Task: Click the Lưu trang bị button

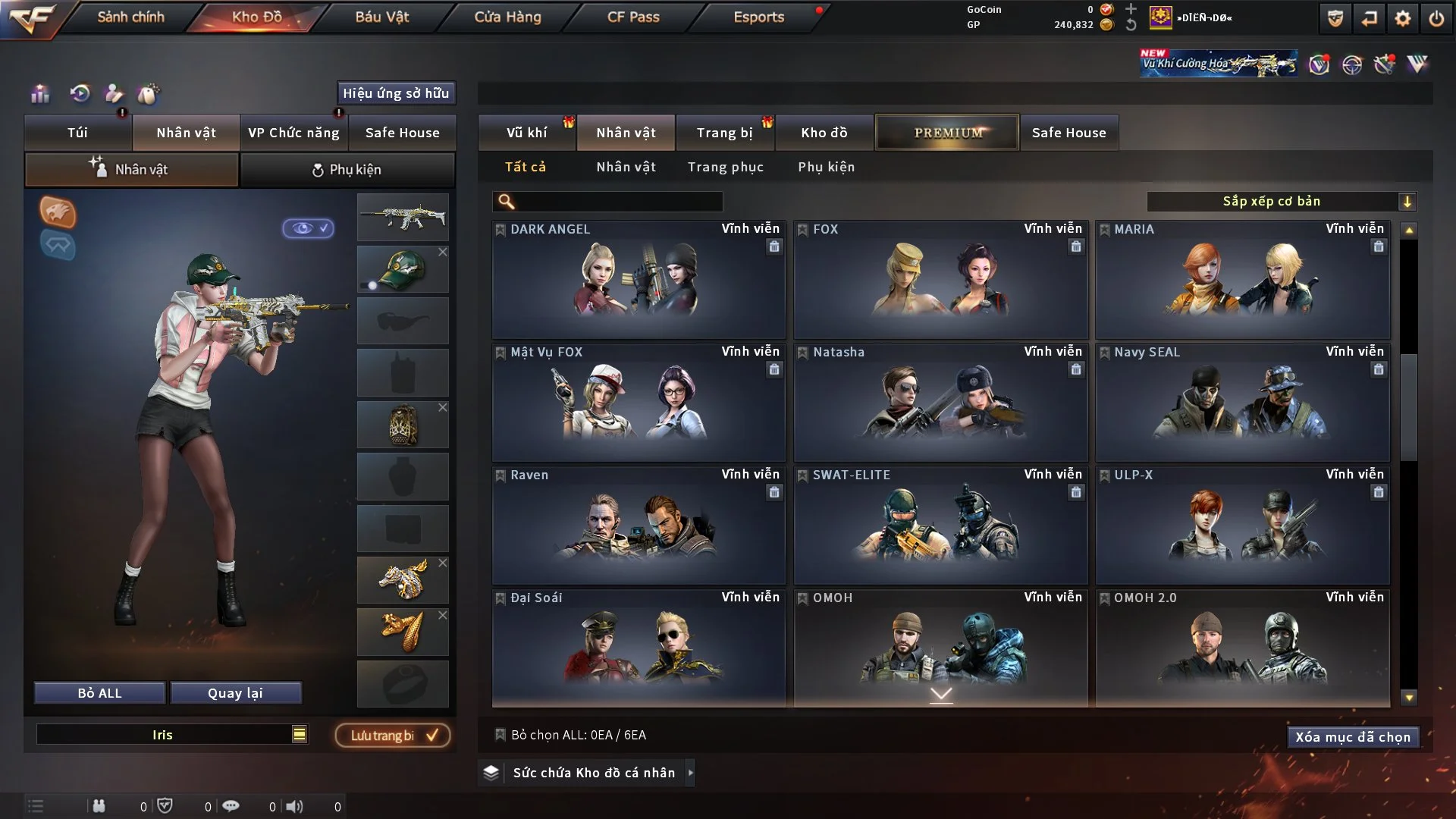Action: pyautogui.click(x=391, y=735)
